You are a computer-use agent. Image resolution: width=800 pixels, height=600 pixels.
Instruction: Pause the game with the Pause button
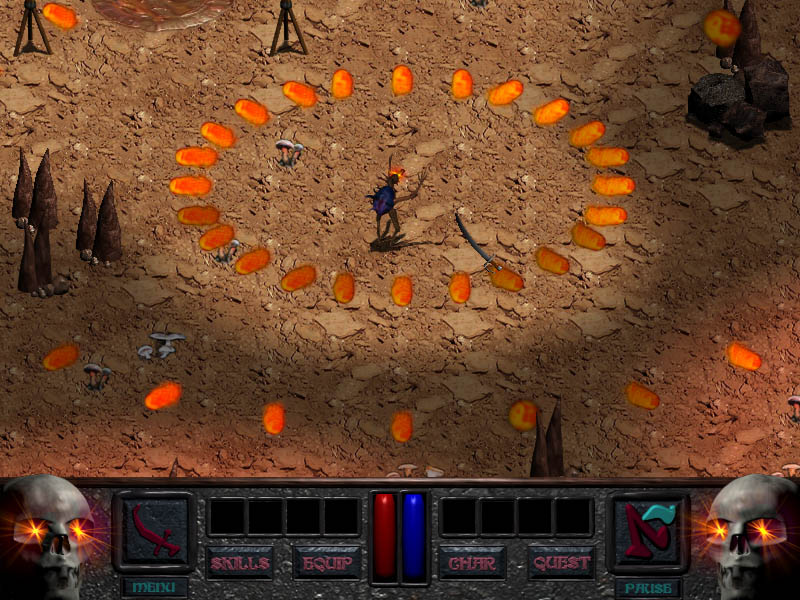pyautogui.click(x=648, y=587)
